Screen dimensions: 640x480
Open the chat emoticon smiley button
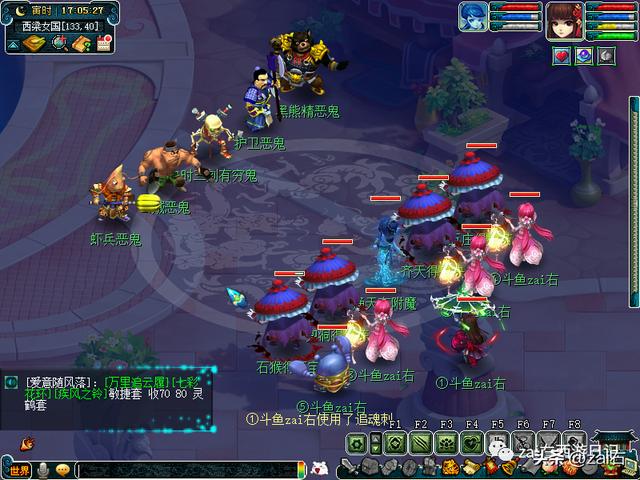(x=63, y=470)
